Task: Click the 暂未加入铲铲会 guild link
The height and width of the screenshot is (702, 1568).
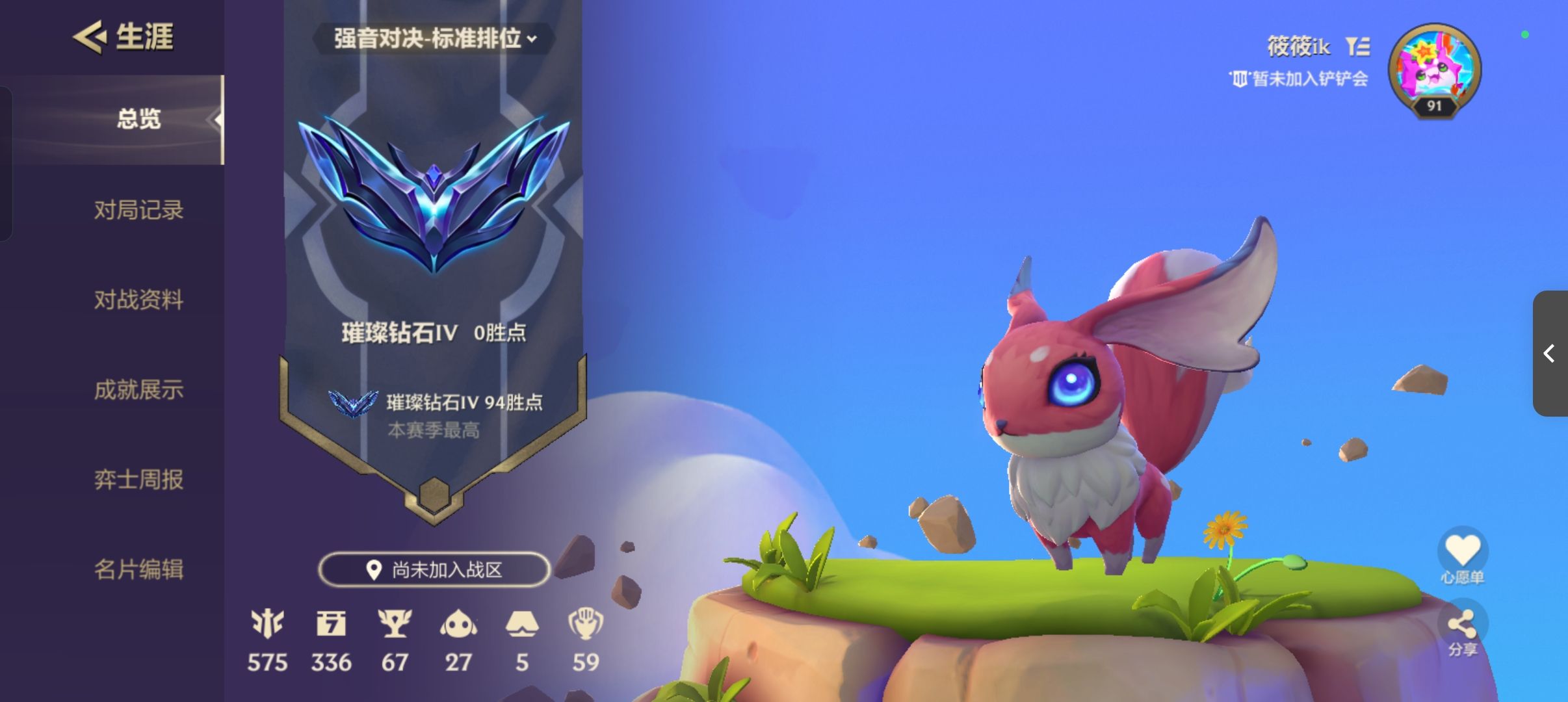Action: coord(1313,79)
